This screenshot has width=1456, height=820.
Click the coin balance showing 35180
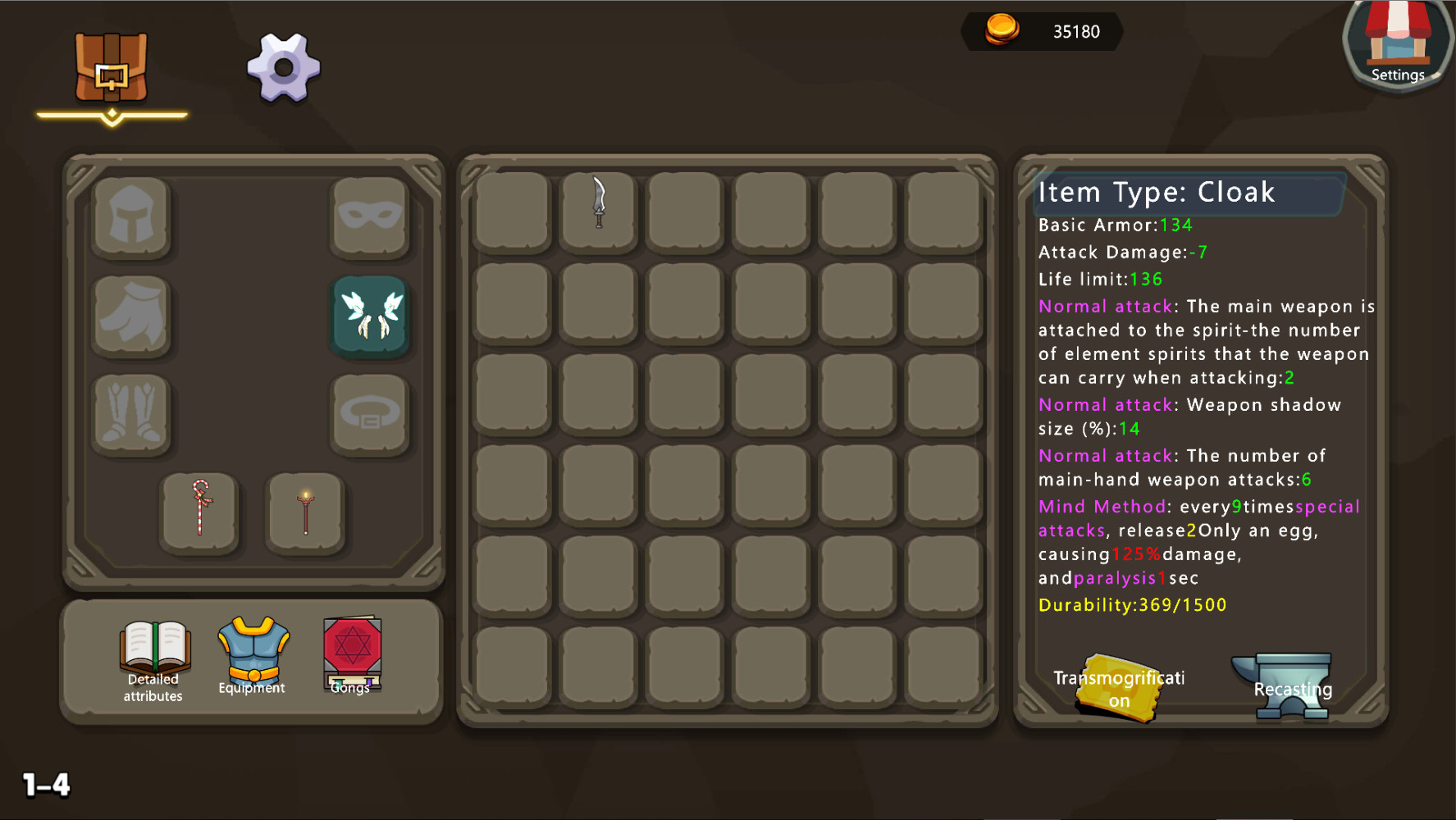(1043, 32)
